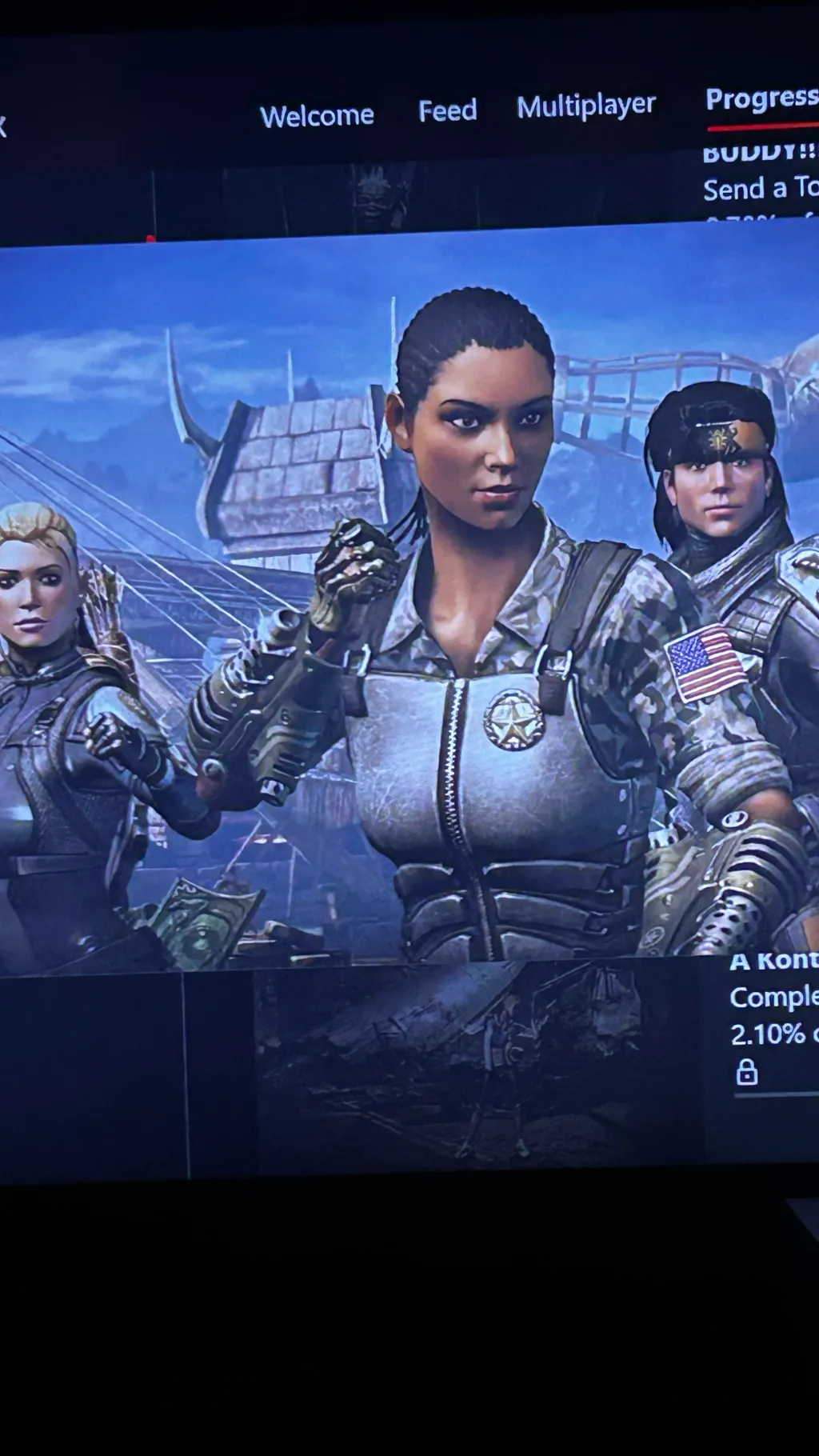This screenshot has width=819, height=1456.
Task: Go to the Progress tab
Action: (761, 99)
